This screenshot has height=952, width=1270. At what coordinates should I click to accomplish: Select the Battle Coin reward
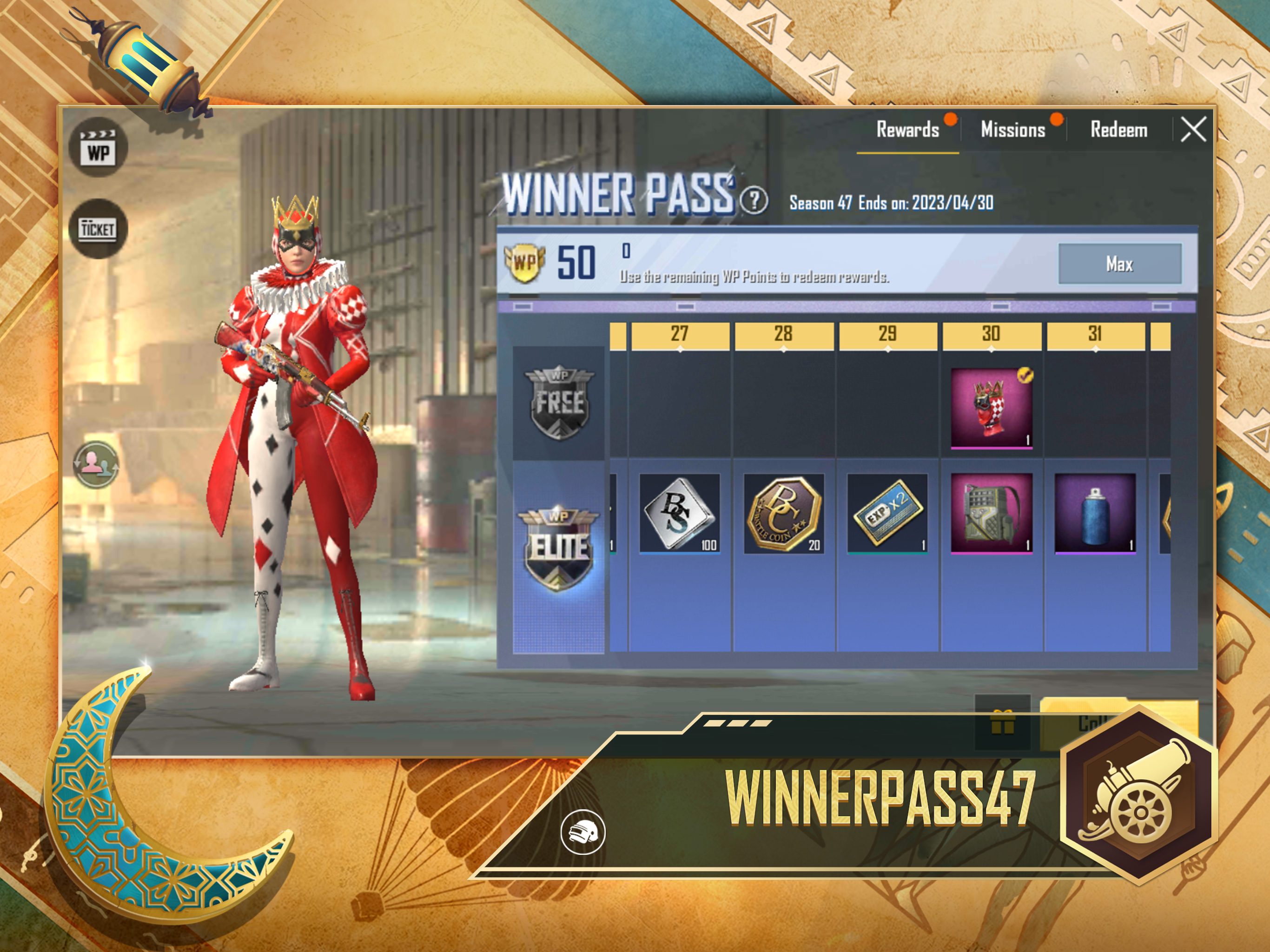[784, 513]
